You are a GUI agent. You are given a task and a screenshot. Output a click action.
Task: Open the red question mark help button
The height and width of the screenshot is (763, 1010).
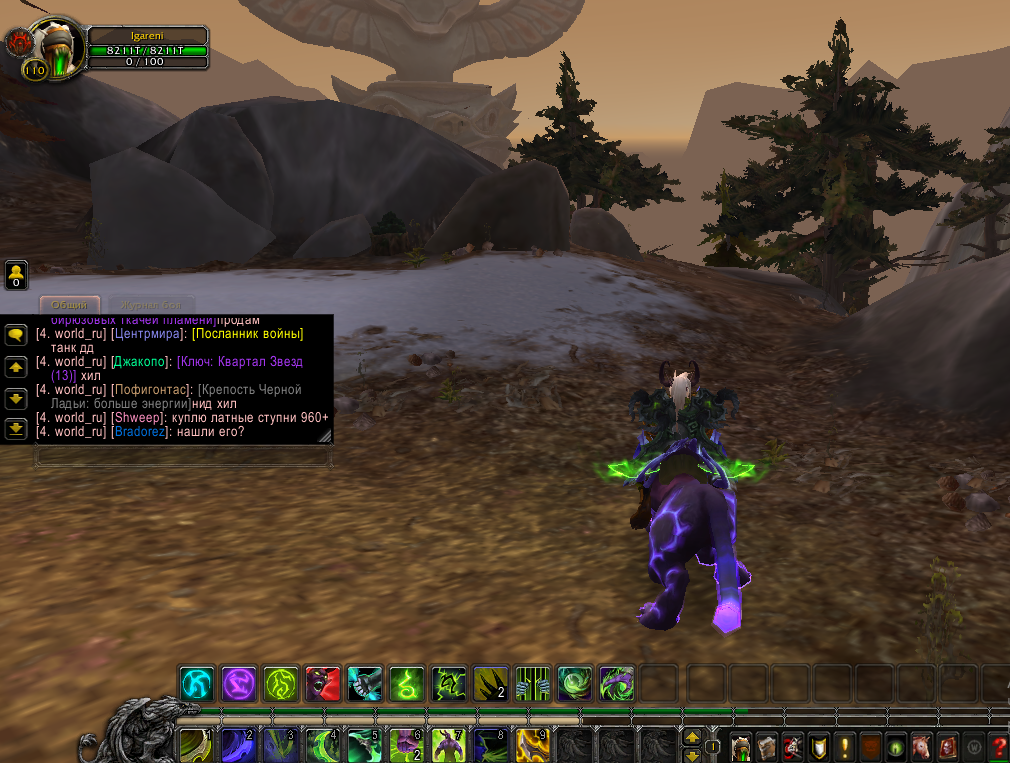coord(998,747)
